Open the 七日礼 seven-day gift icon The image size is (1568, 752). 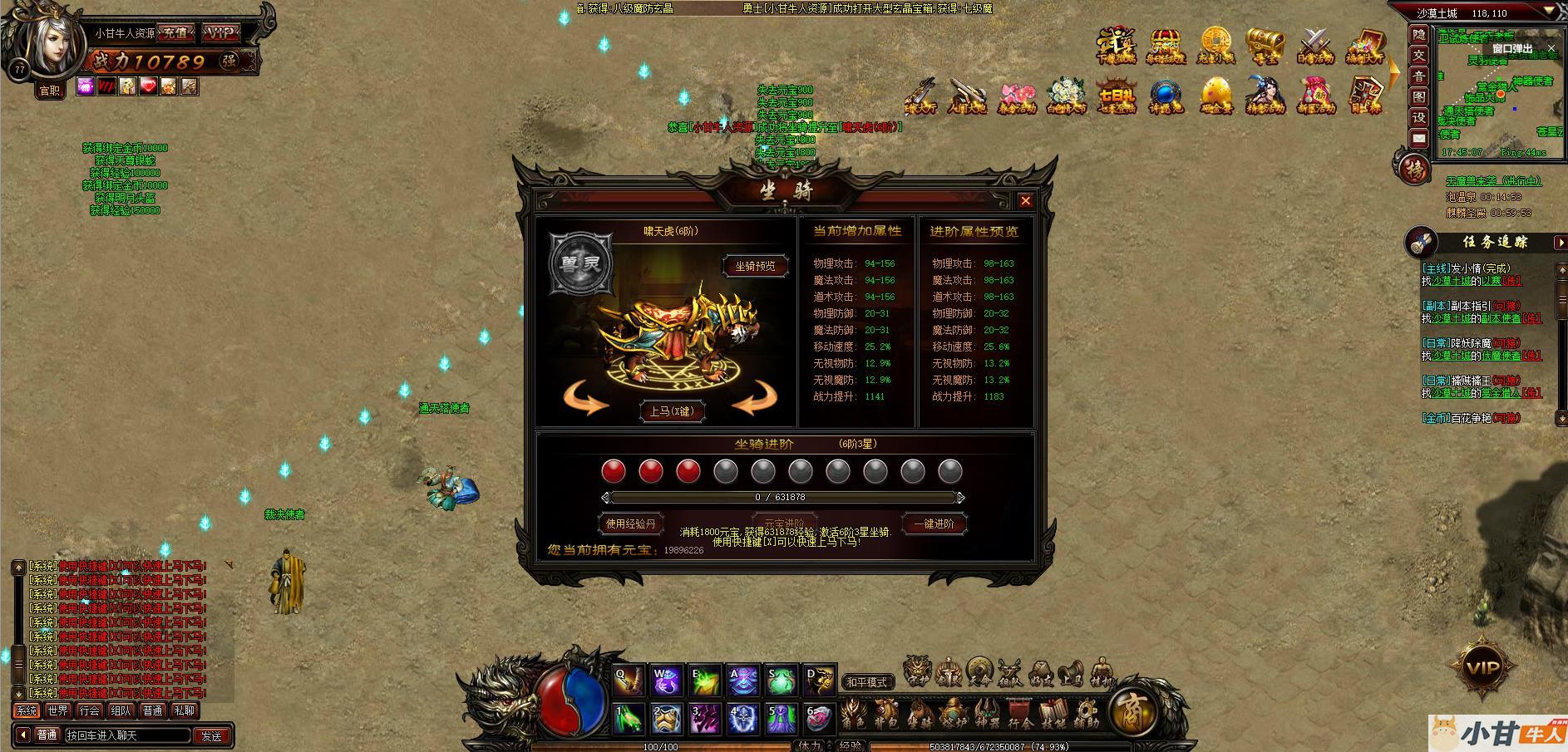pyautogui.click(x=1116, y=96)
